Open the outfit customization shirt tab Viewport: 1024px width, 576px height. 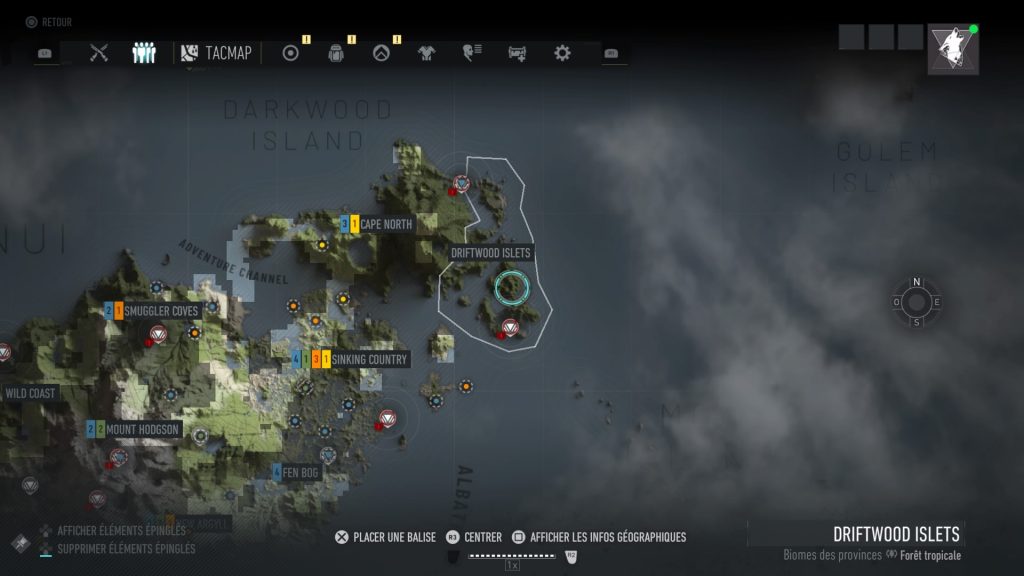427,53
